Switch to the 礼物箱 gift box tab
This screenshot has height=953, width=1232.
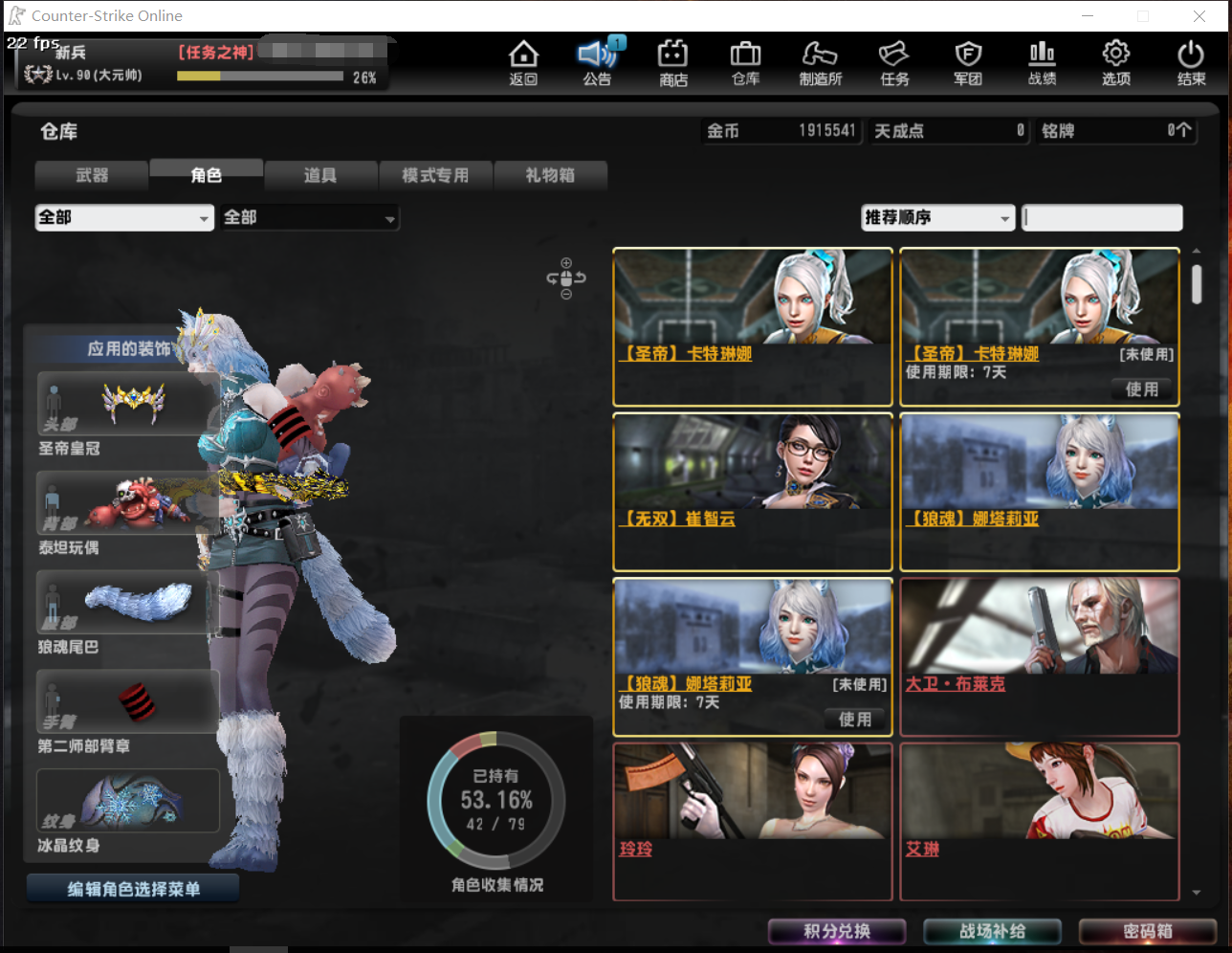coord(550,175)
